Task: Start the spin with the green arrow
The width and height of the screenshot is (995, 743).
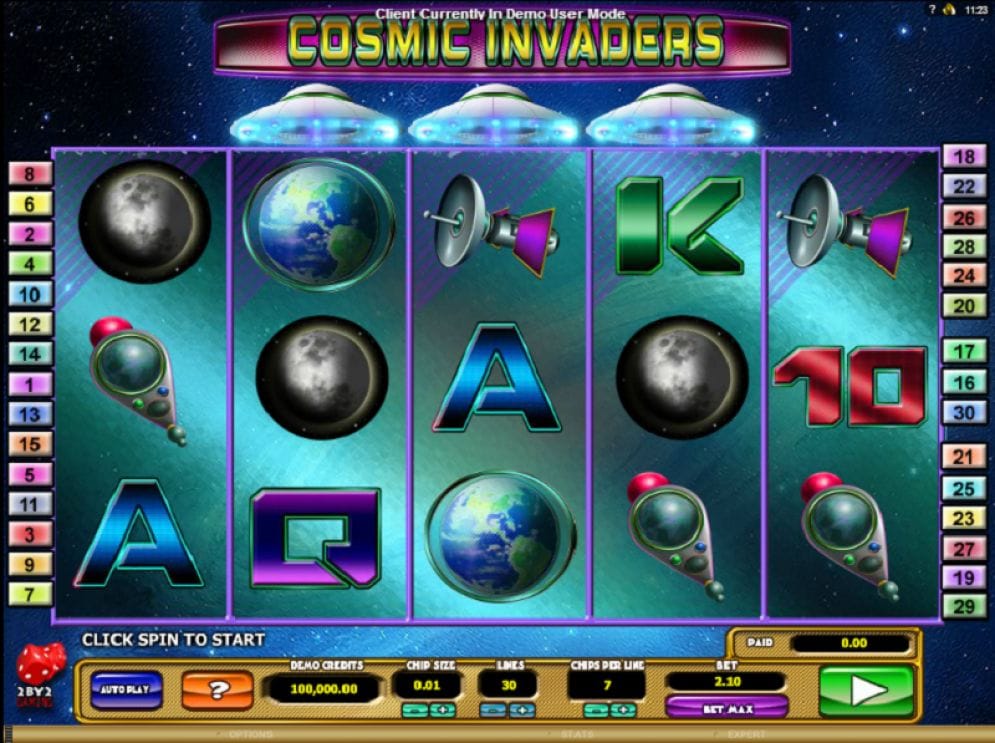Action: (866, 690)
